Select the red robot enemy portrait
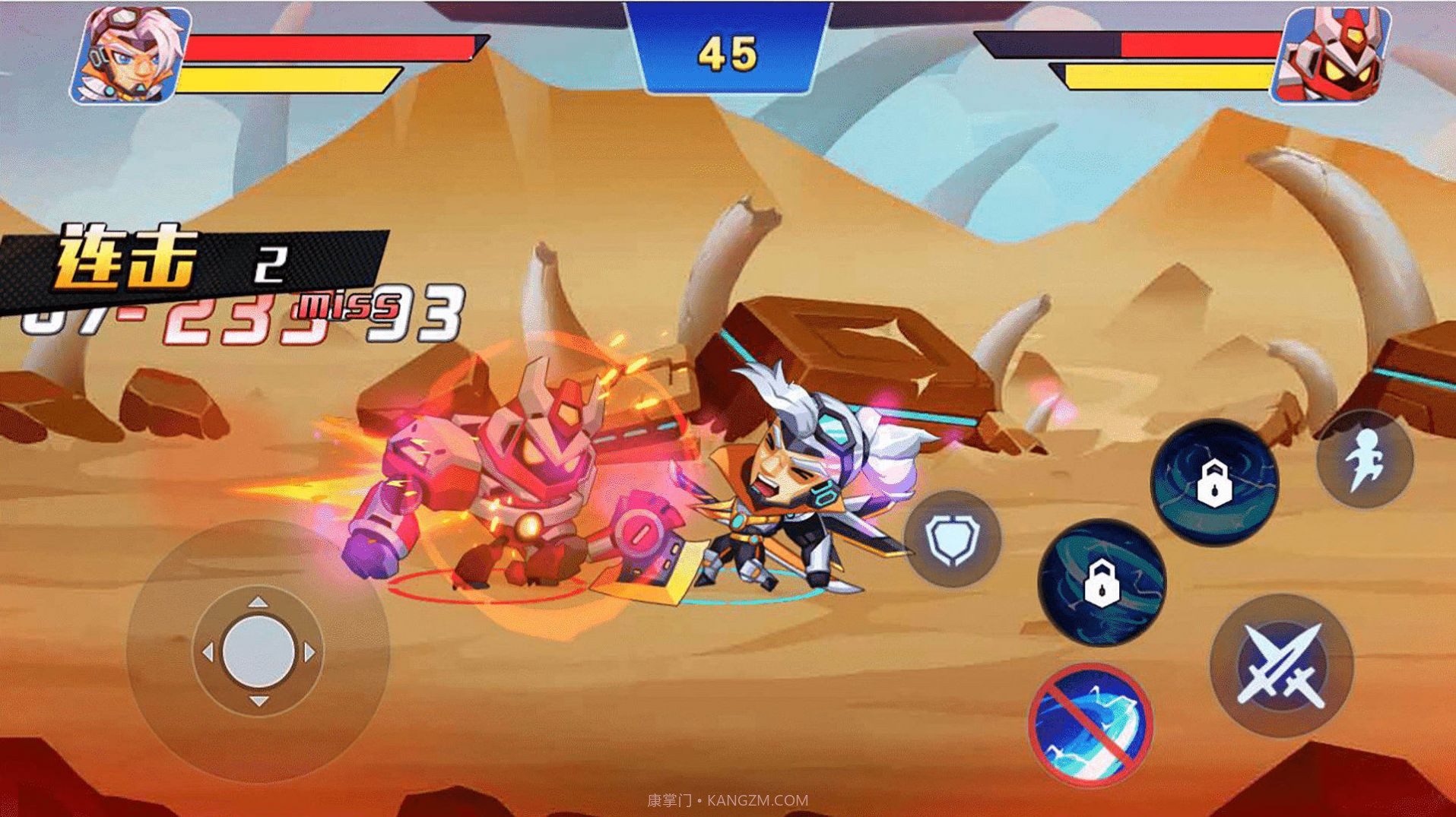 [1331, 56]
